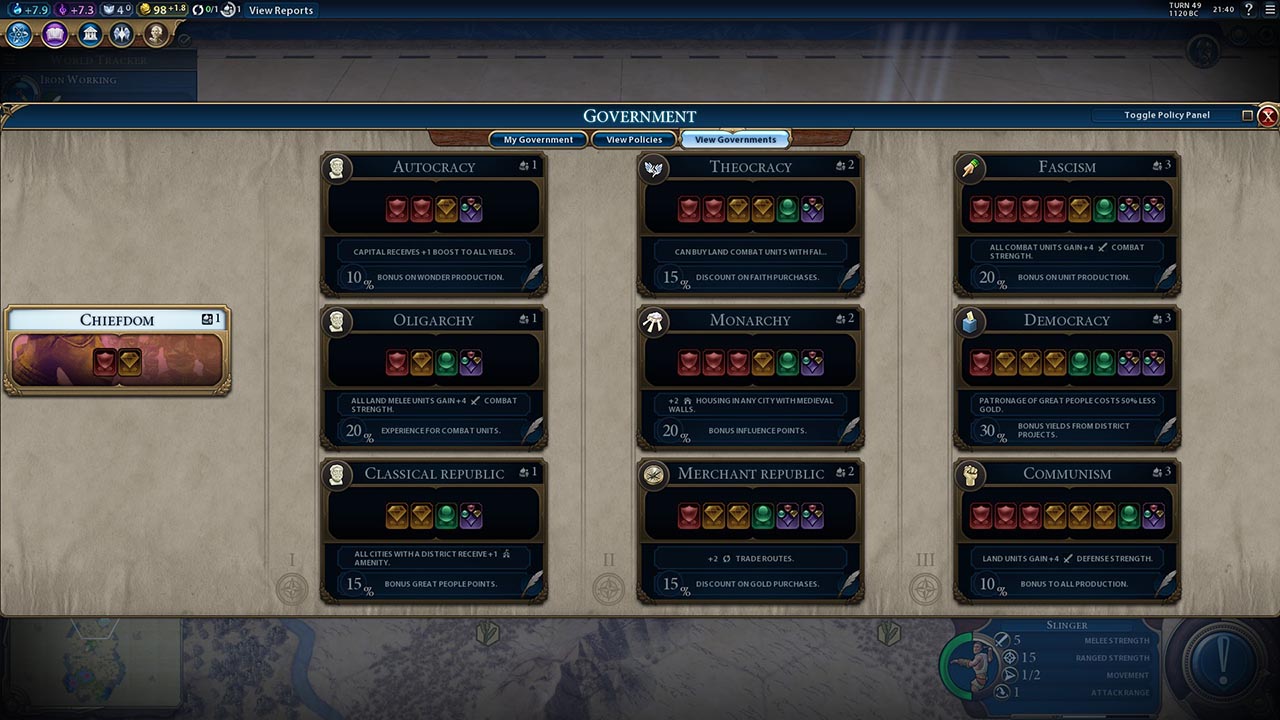Image resolution: width=1280 pixels, height=720 pixels.
Task: Close the Government screen
Action: (x=1268, y=116)
